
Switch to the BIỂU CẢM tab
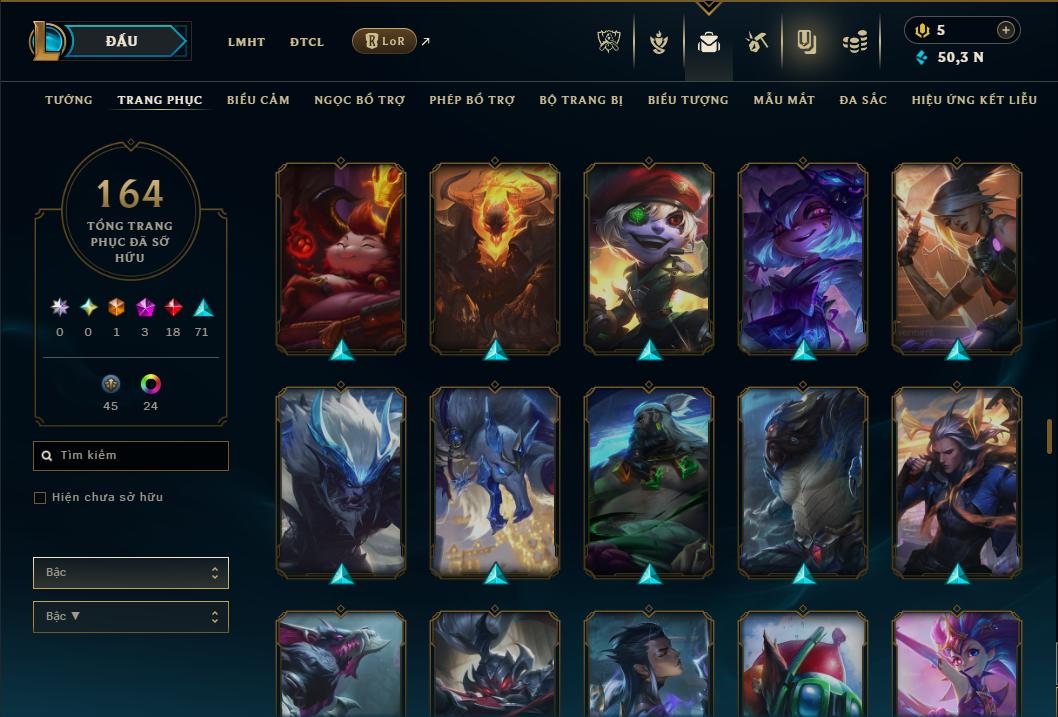pyautogui.click(x=258, y=100)
